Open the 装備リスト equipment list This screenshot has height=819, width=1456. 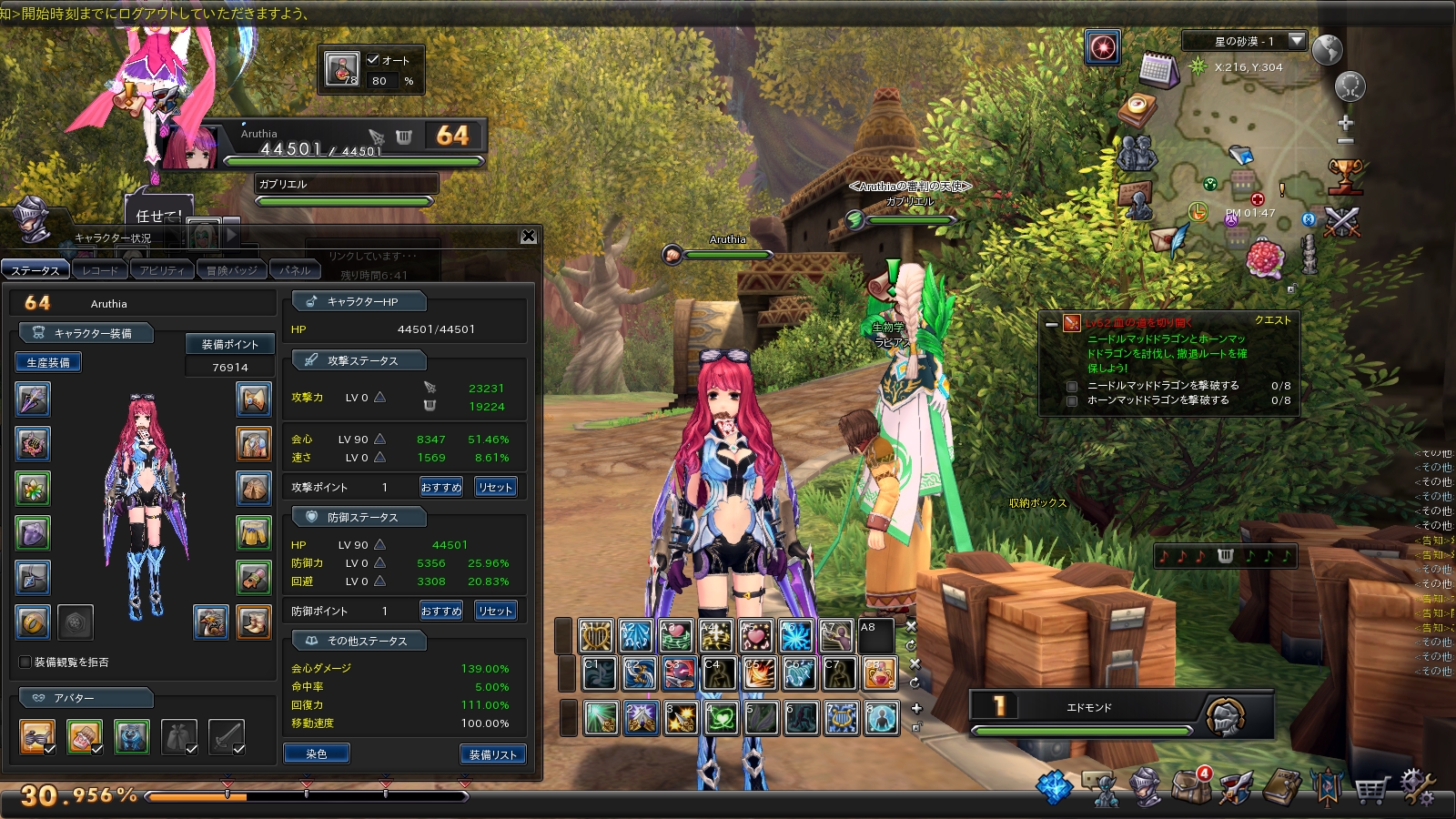click(x=493, y=754)
